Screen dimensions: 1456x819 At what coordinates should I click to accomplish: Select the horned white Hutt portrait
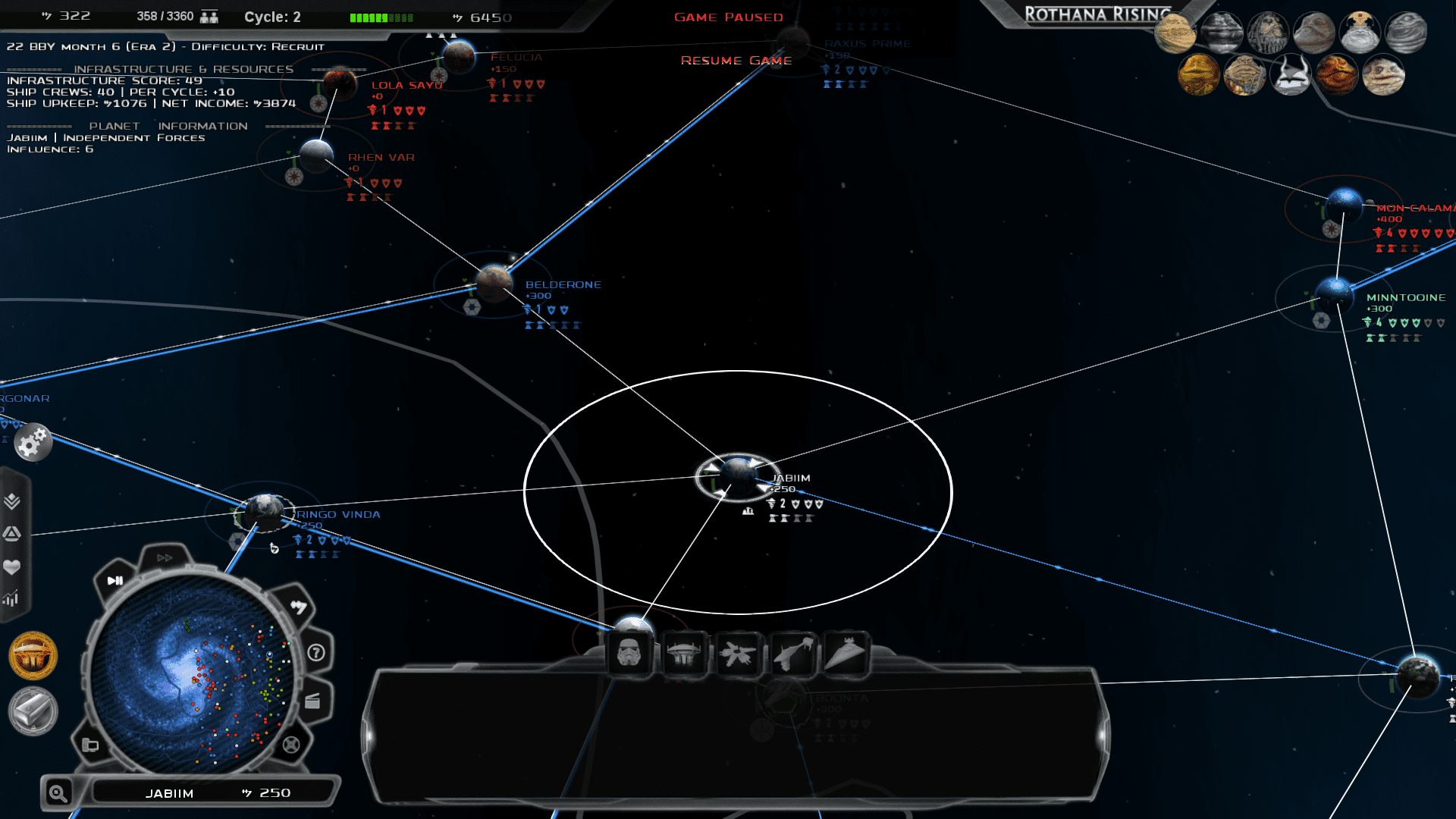pyautogui.click(x=1290, y=76)
